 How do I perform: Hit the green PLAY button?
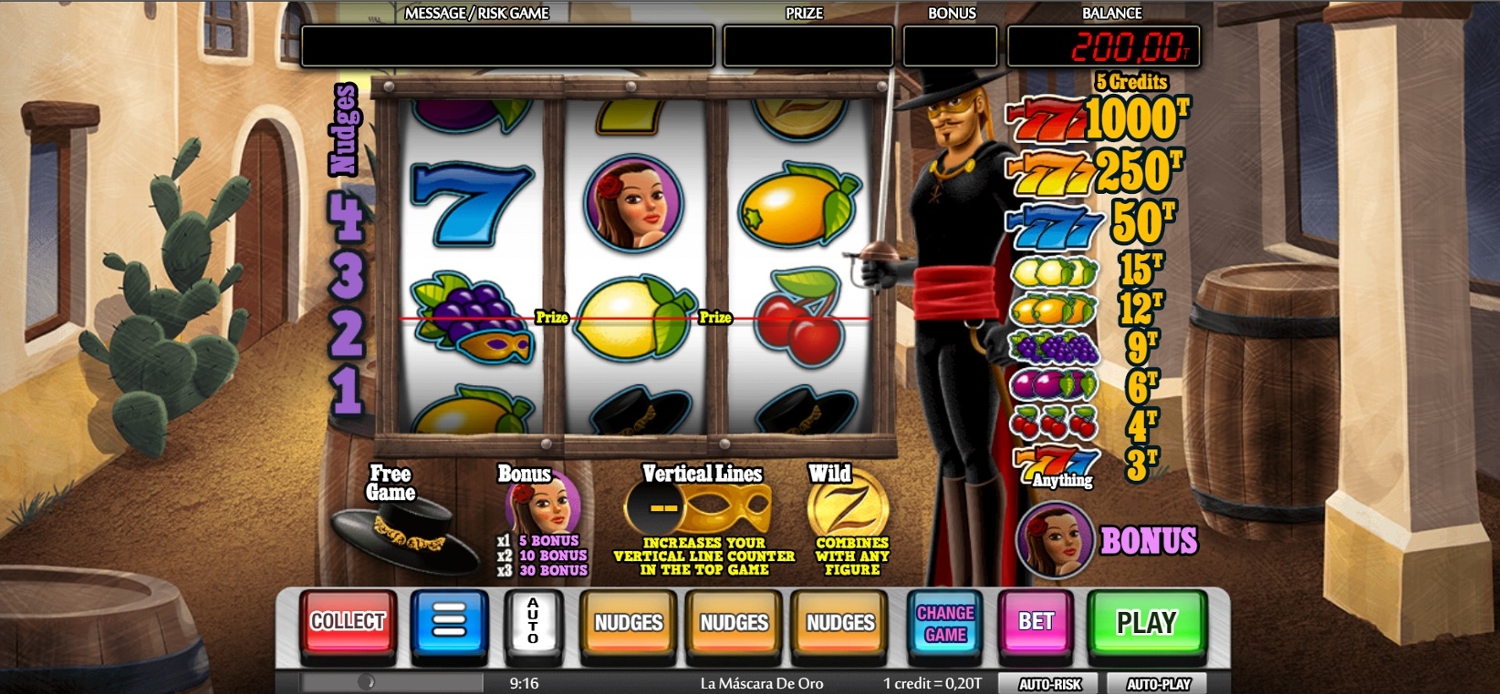click(x=1146, y=623)
